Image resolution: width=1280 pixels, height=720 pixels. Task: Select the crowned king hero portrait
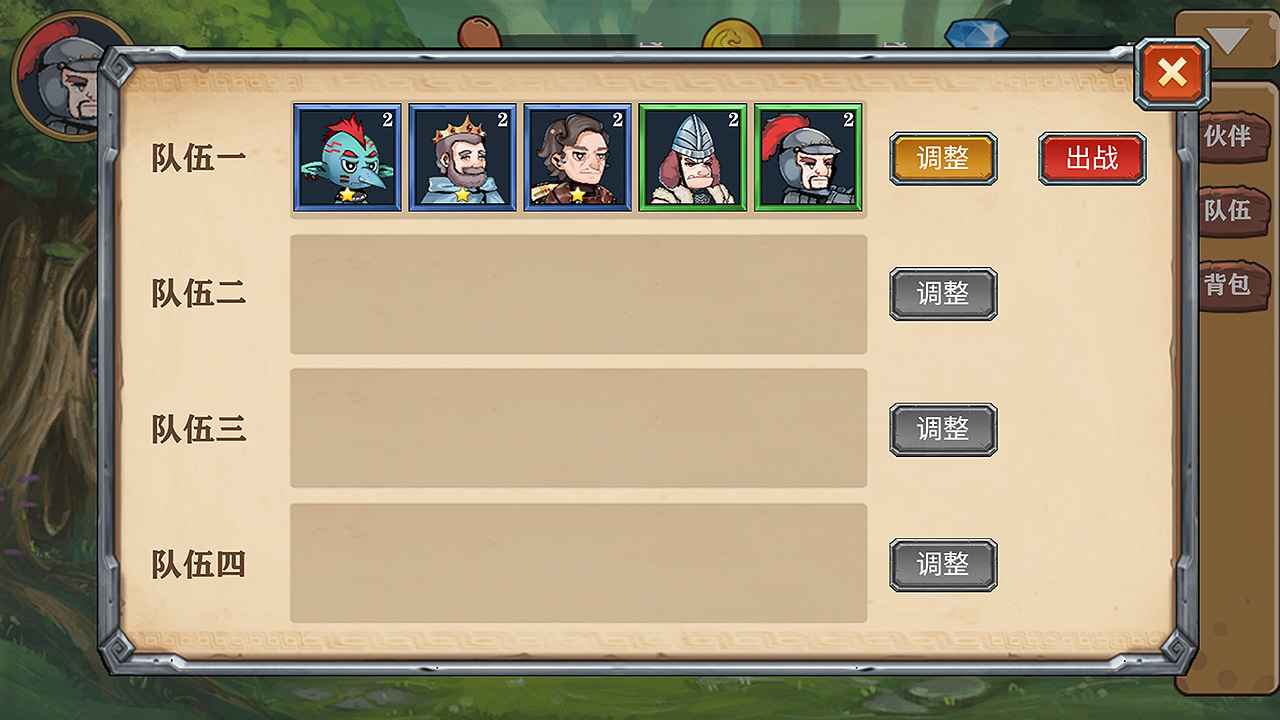coord(462,158)
